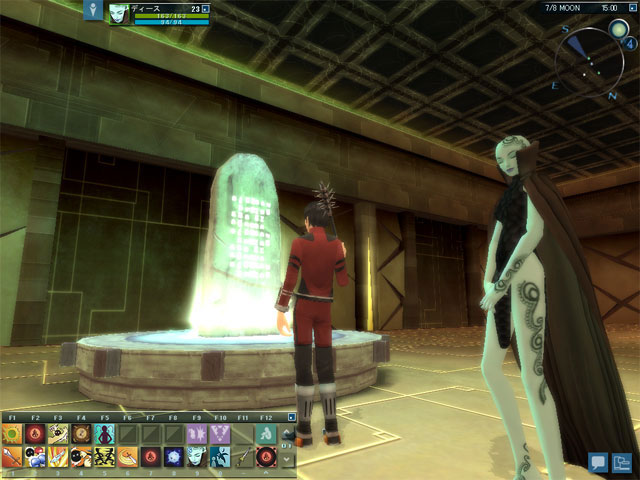Toggle the small button next to level 23
This screenshot has width=640, height=480.
206,8
